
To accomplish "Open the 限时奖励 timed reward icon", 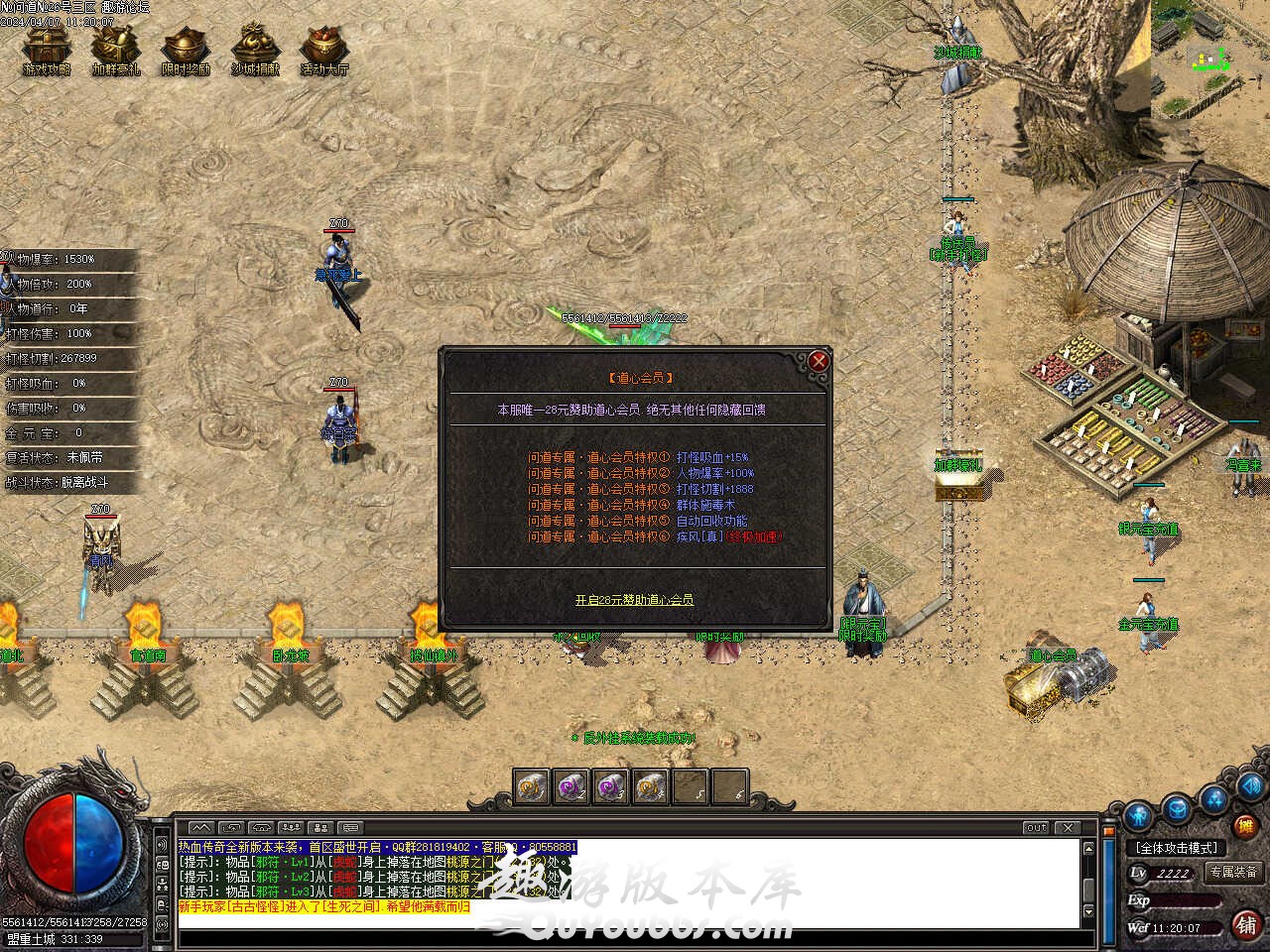I will 186,50.
